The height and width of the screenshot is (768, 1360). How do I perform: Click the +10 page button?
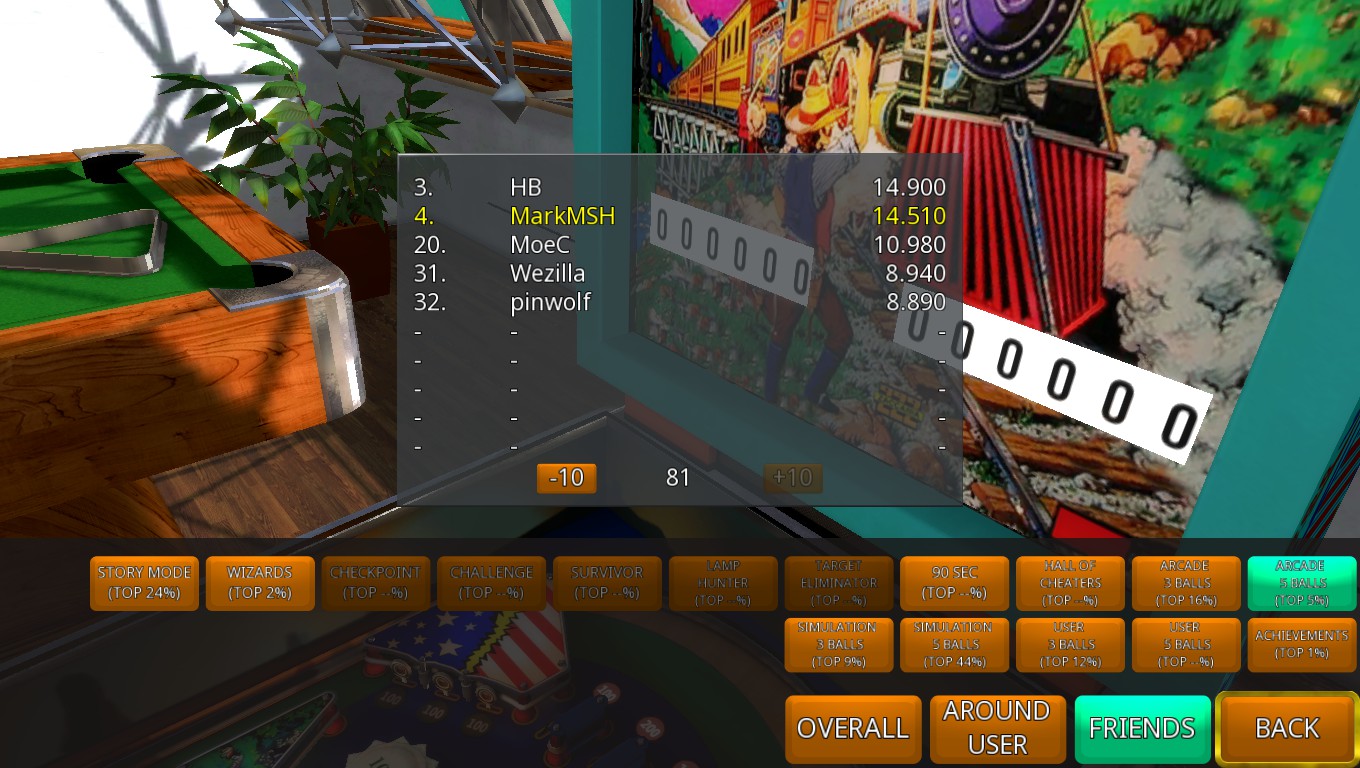[x=793, y=478]
